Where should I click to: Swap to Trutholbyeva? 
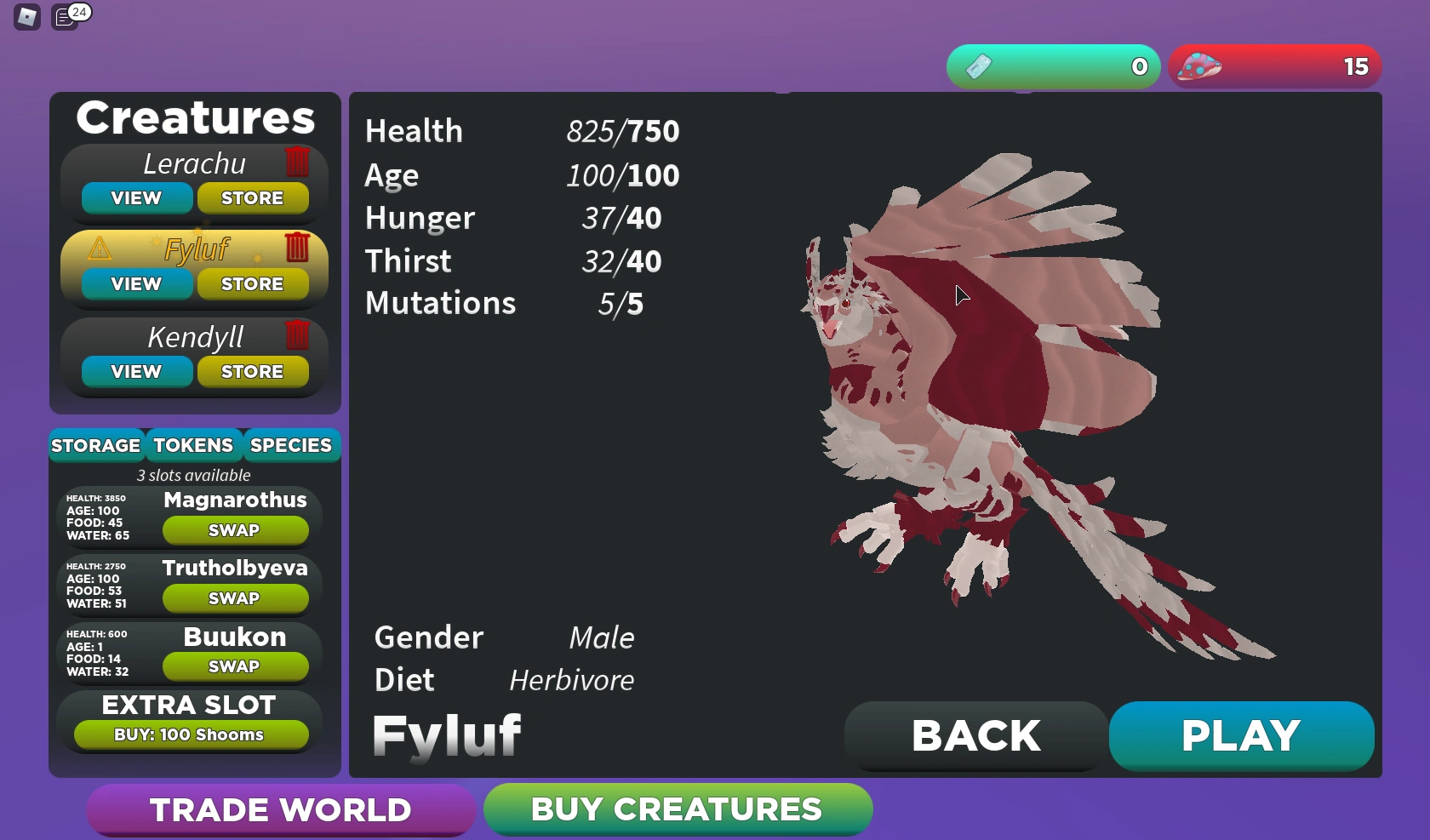235,597
